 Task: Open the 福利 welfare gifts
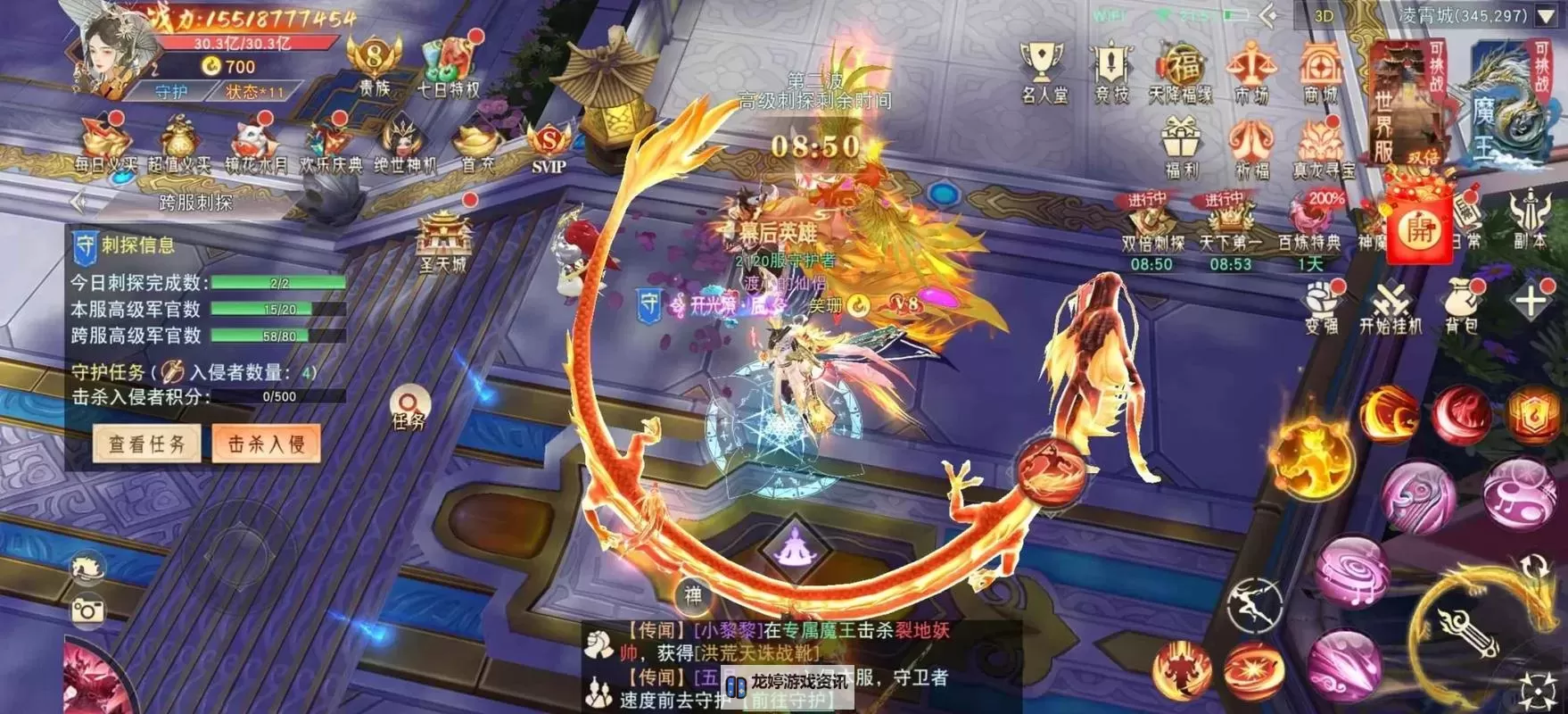(1182, 147)
